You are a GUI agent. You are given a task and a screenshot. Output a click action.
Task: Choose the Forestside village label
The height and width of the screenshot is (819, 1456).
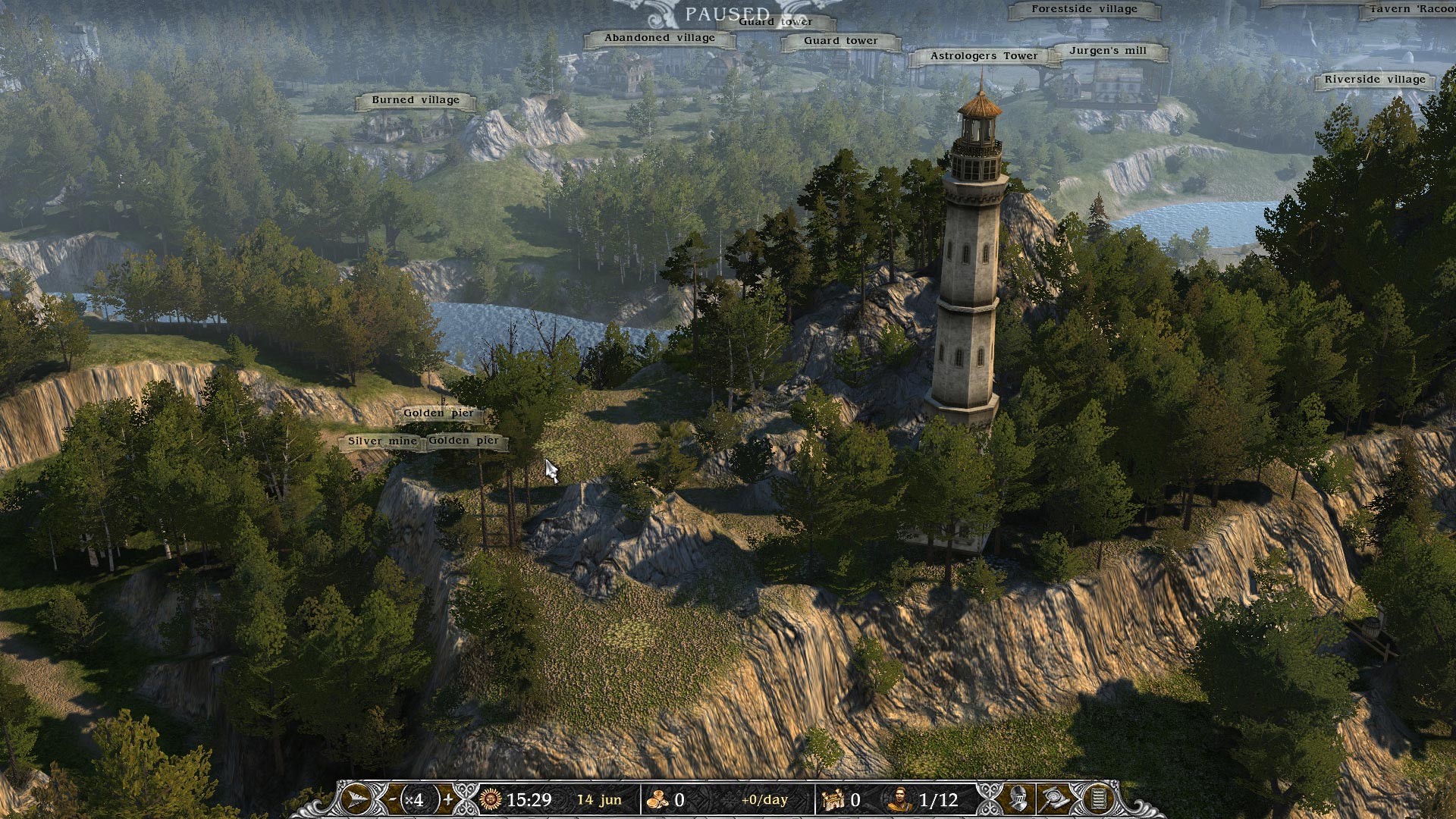(x=1084, y=10)
